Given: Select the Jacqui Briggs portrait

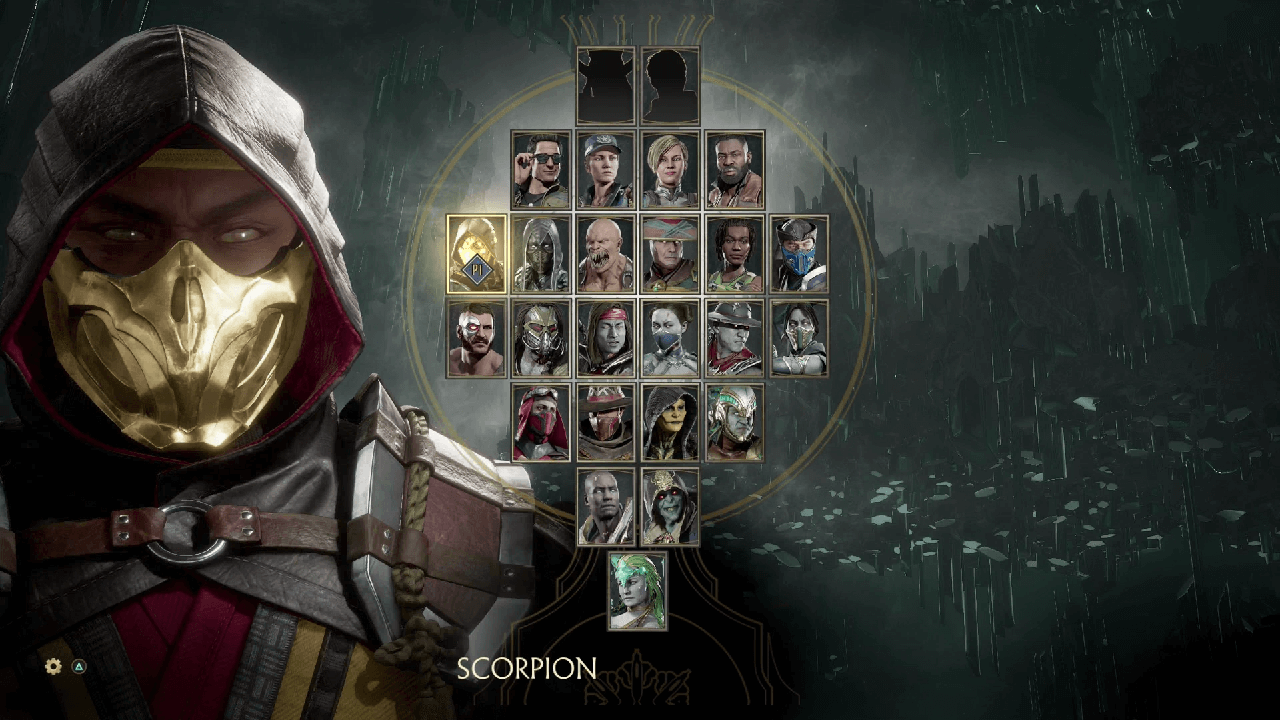Looking at the screenshot, I should click(x=734, y=254).
